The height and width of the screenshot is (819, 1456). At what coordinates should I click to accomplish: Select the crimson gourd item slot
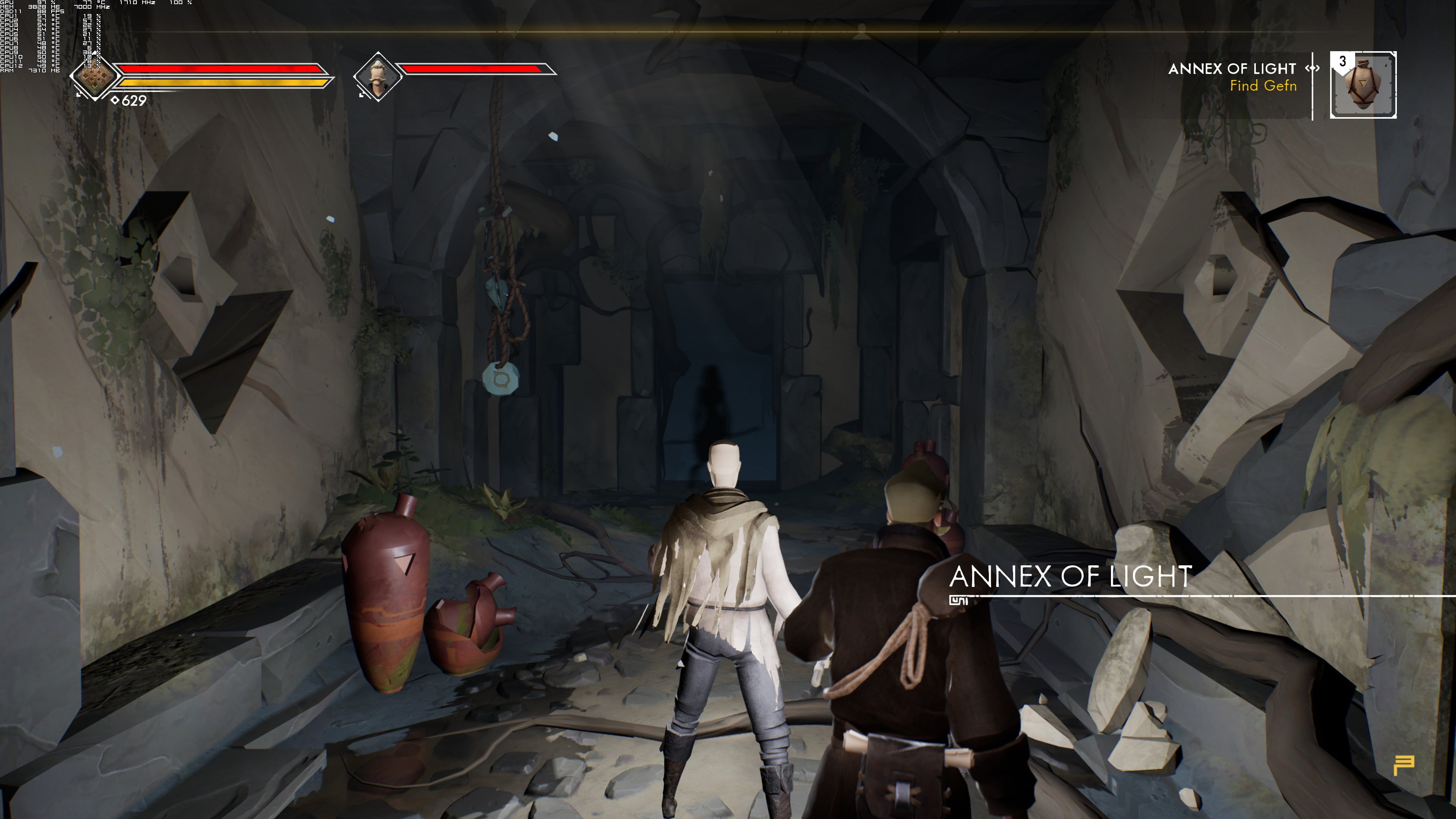pyautogui.click(x=1363, y=85)
